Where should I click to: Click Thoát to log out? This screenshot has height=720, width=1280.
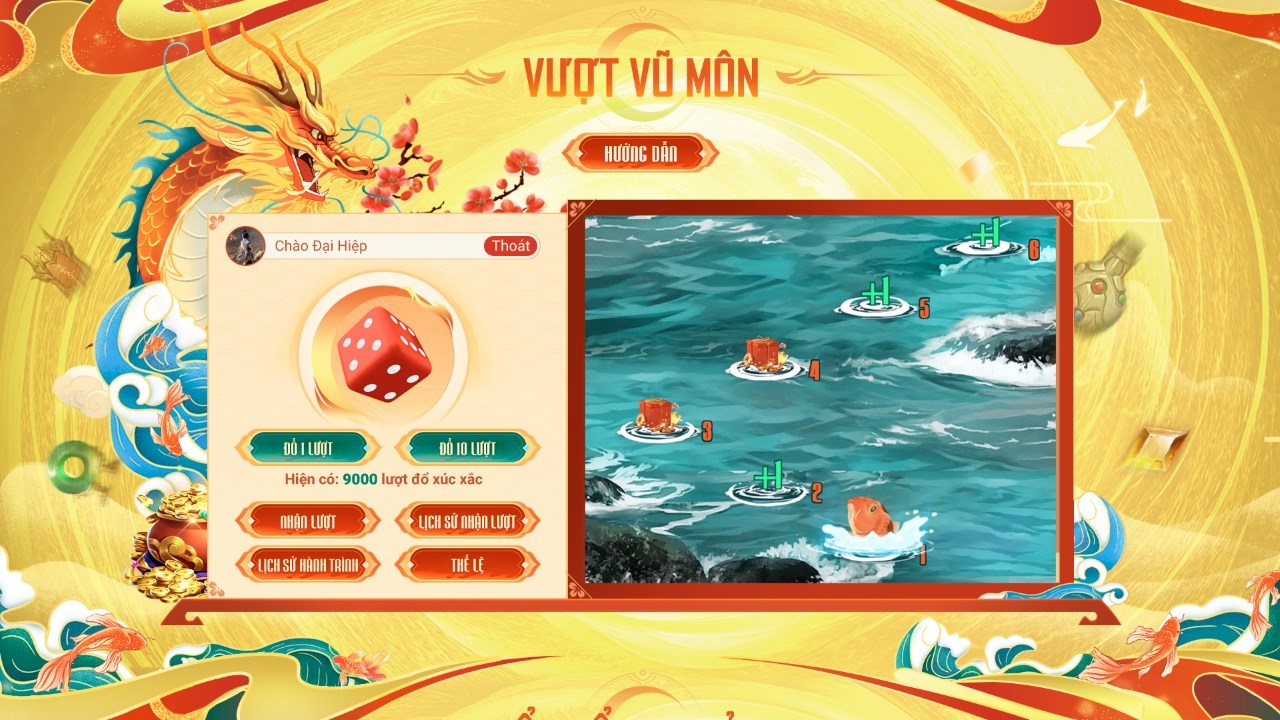tap(512, 246)
